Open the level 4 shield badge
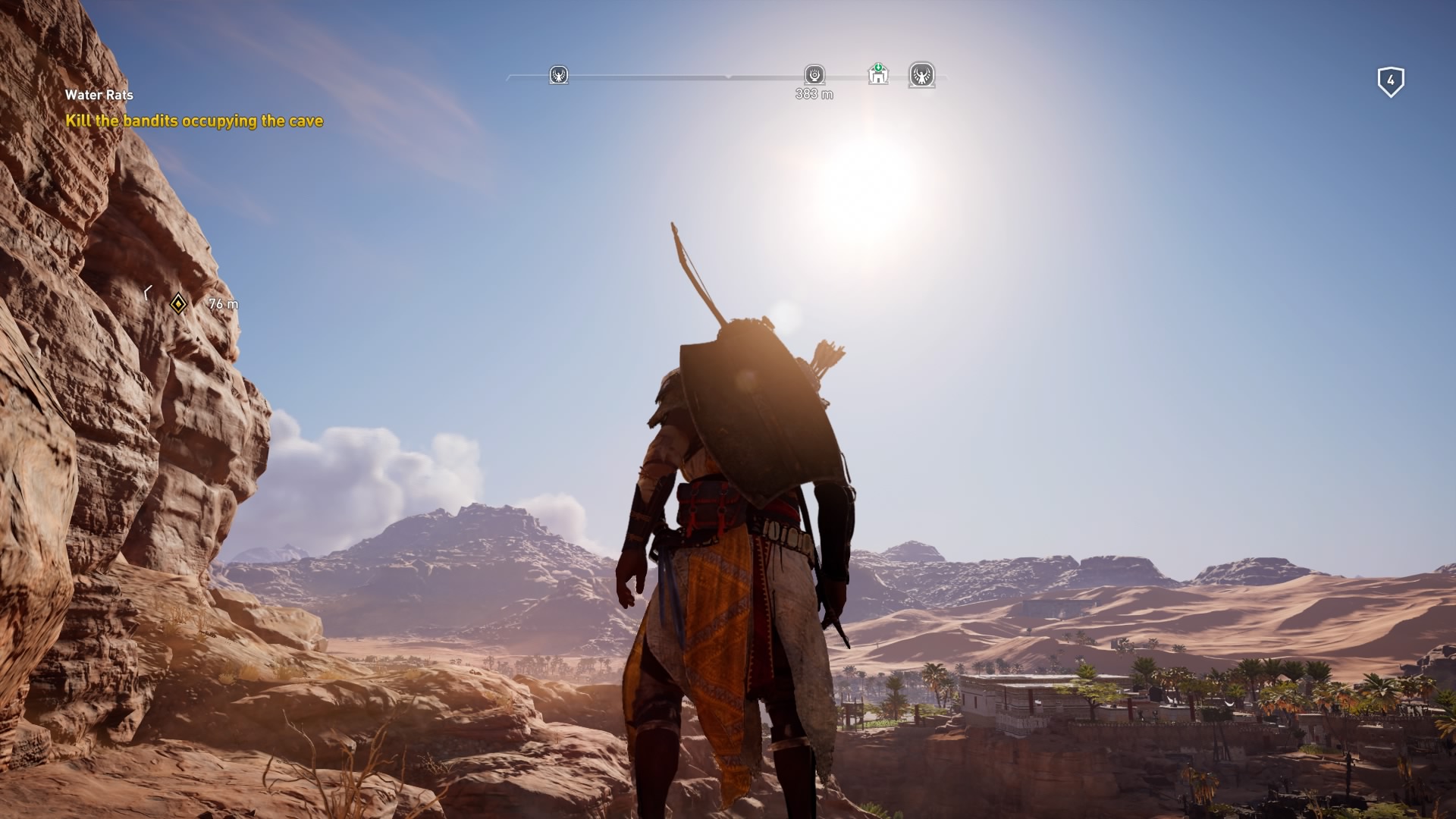Viewport: 1456px width, 819px height. pos(1390,81)
